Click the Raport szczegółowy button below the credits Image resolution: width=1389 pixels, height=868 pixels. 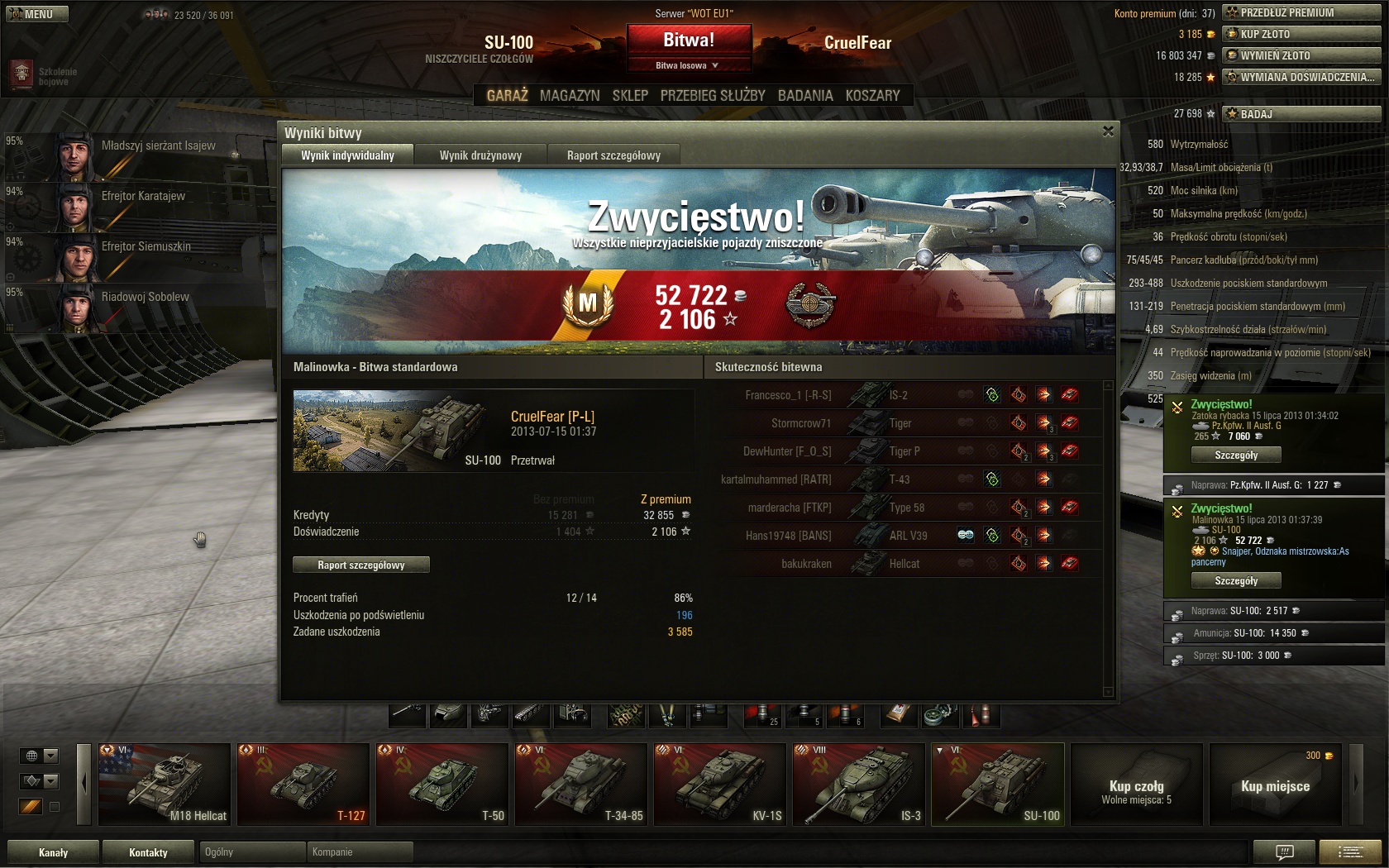point(361,565)
